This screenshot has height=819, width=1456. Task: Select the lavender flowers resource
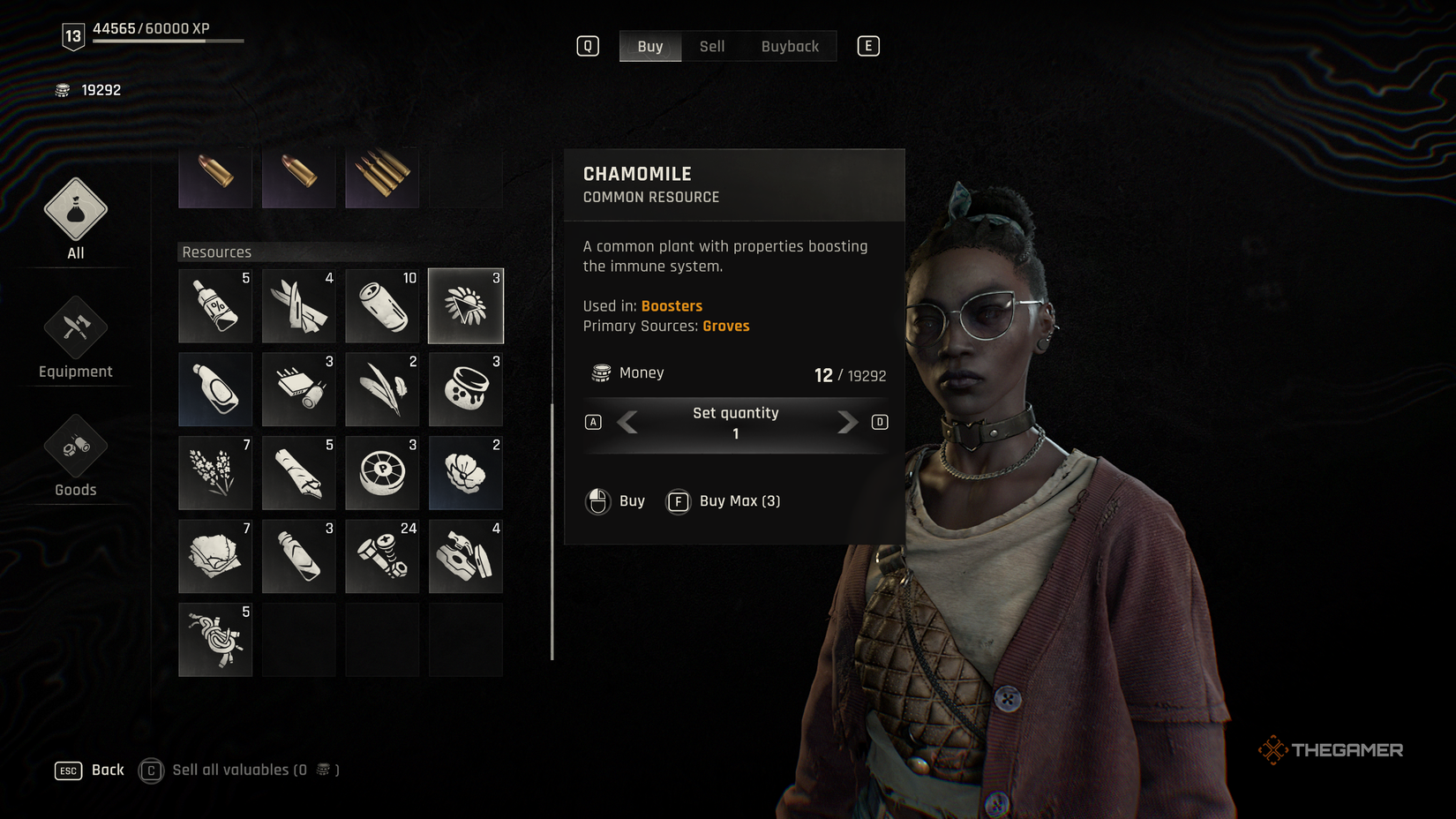(x=215, y=472)
